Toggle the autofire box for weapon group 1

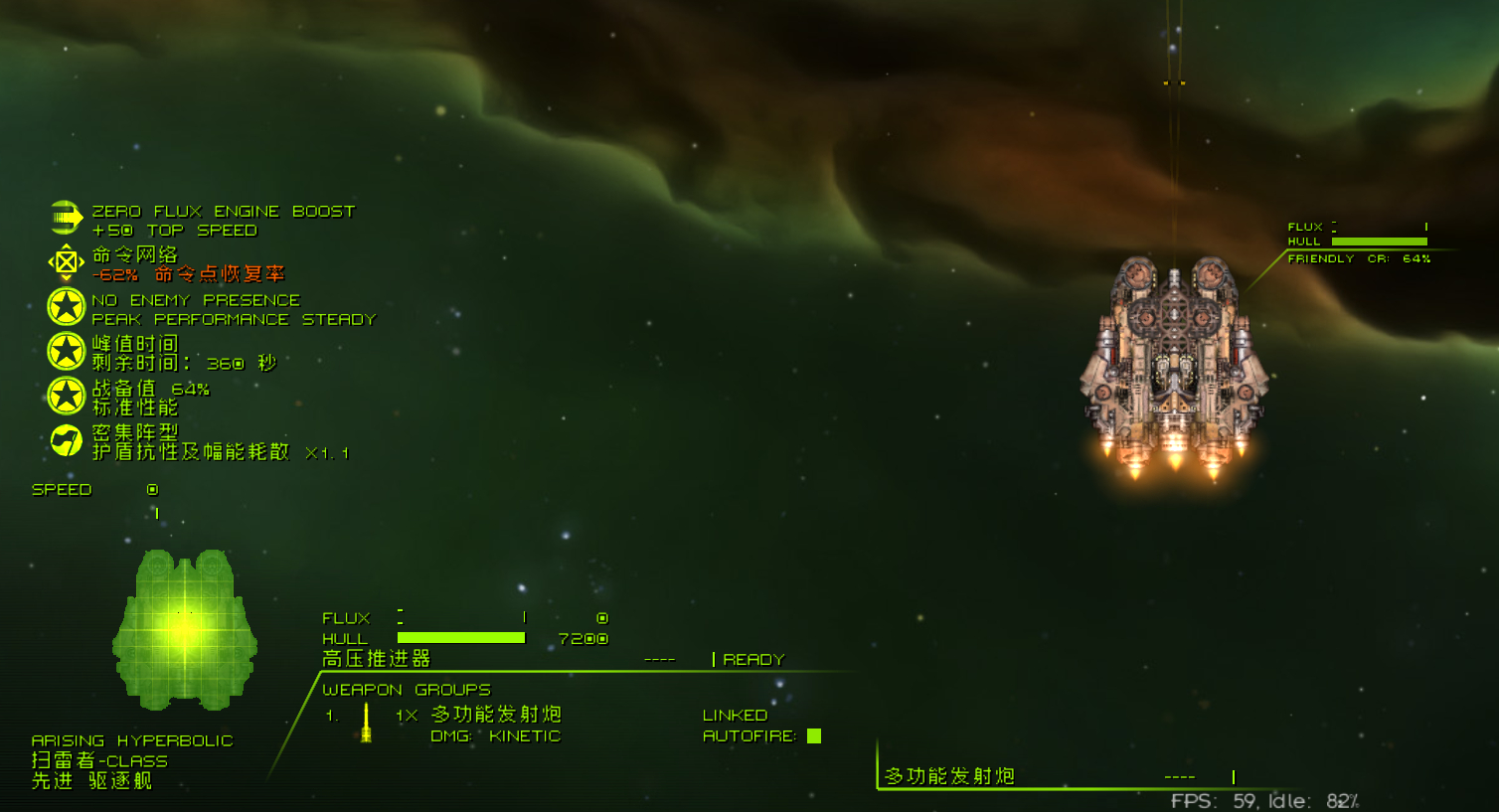[x=814, y=736]
